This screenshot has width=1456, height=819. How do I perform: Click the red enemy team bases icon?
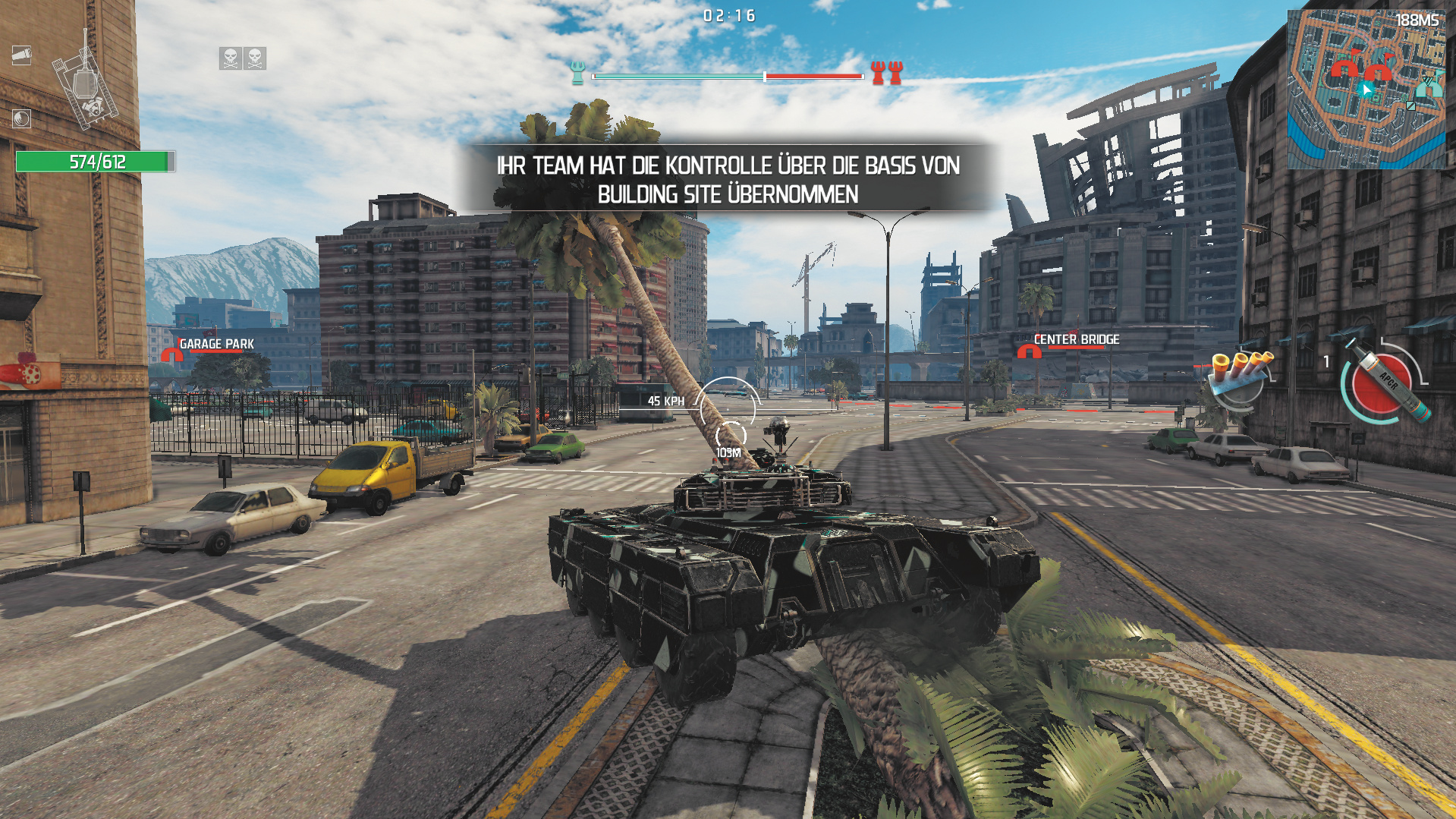click(x=887, y=74)
